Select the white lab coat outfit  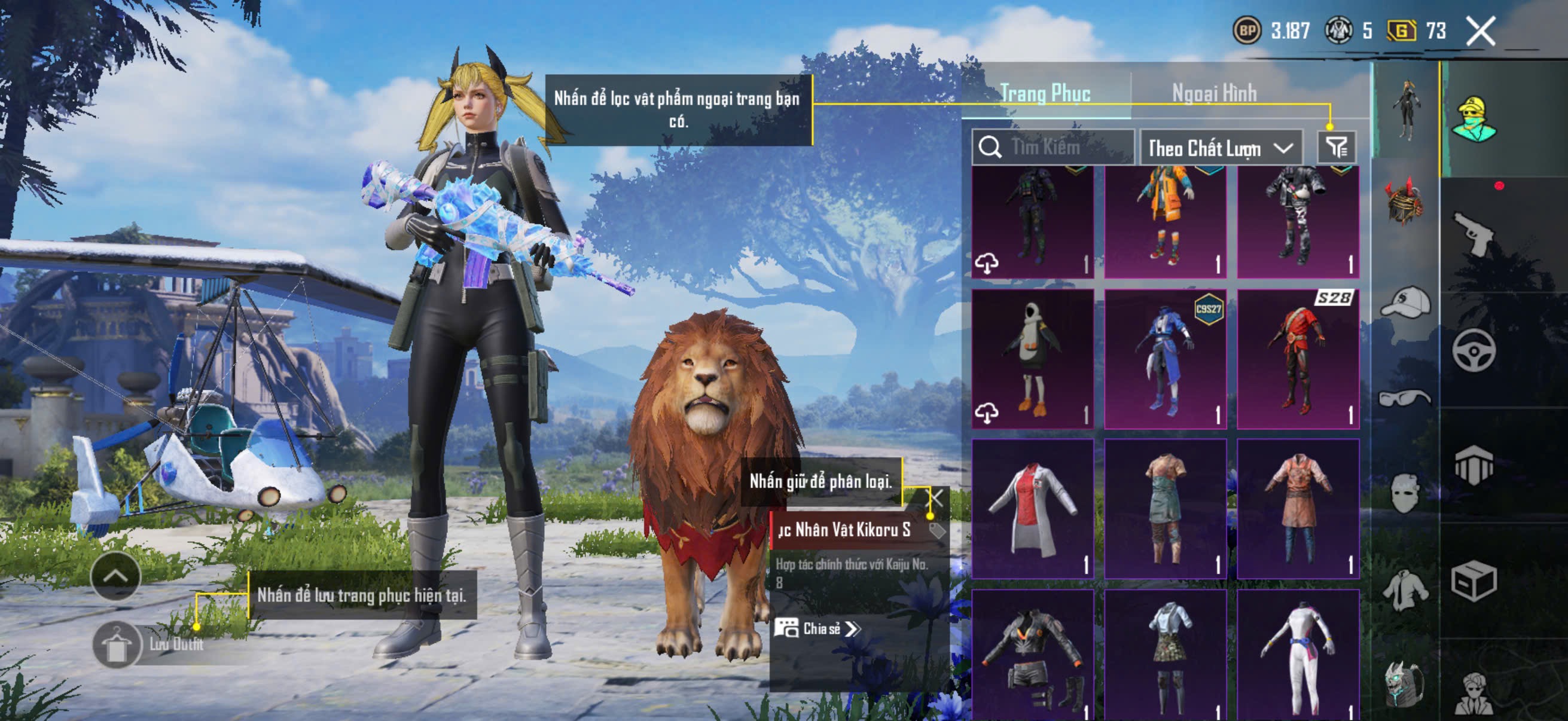click(1032, 509)
